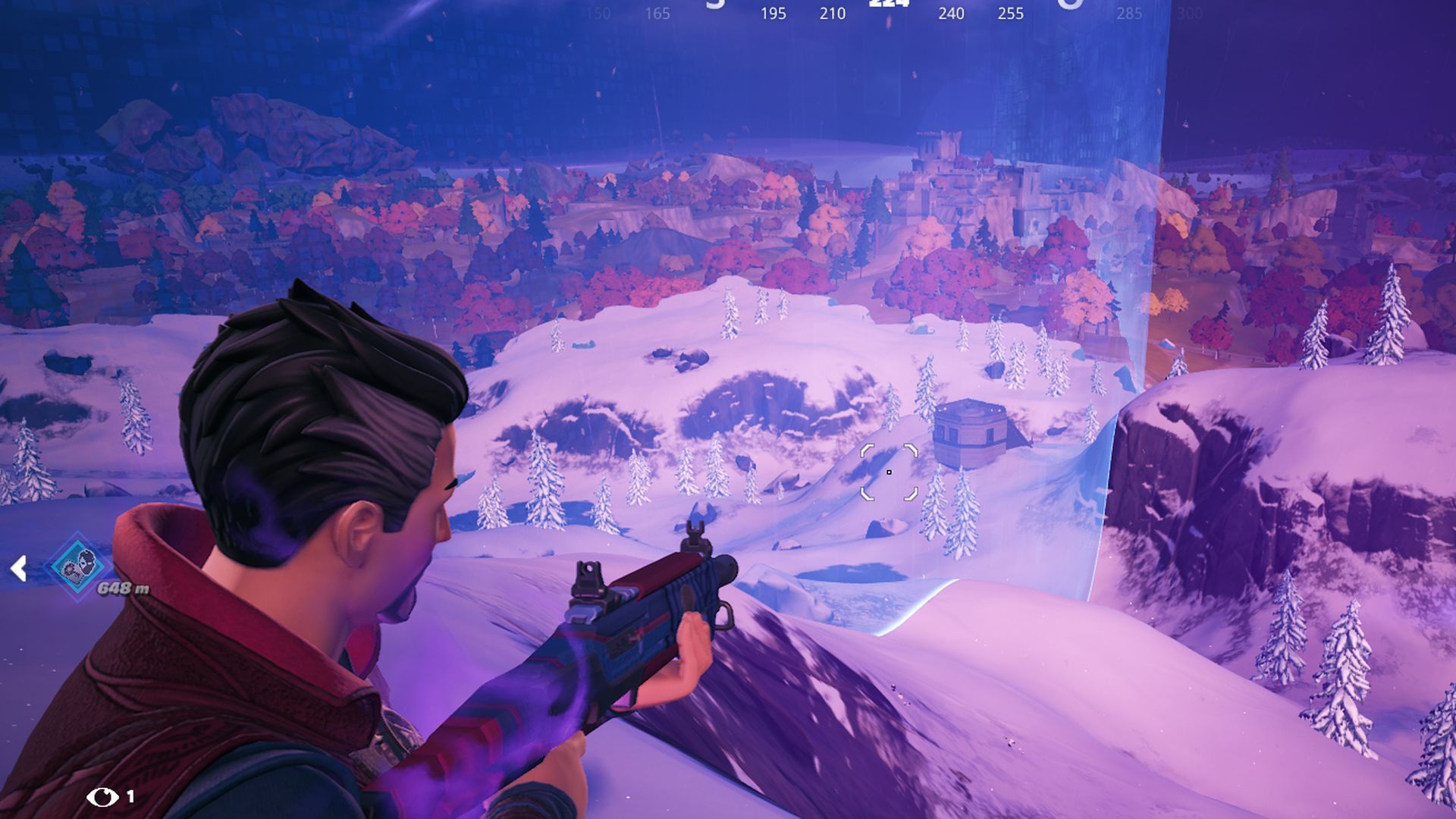Click the faded heading 165 on the compass
The image size is (1456, 819).
[657, 12]
